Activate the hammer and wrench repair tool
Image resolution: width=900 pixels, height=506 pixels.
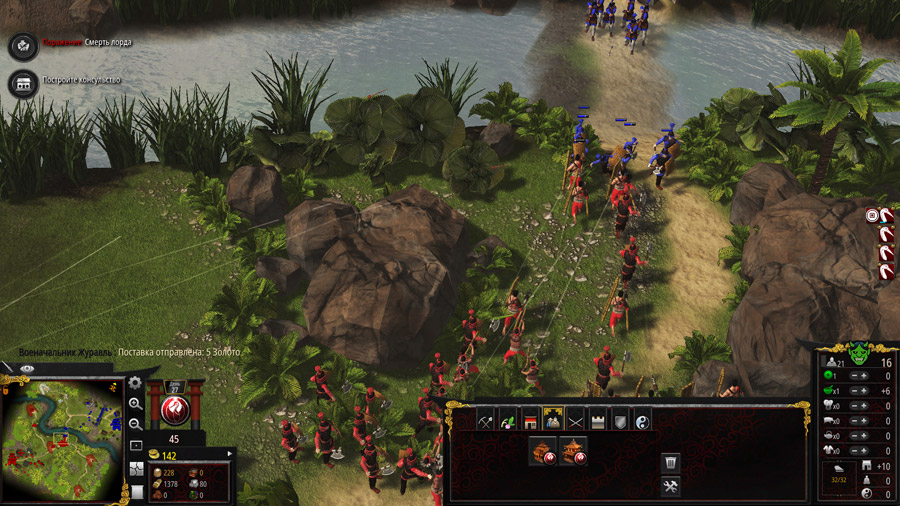(x=671, y=487)
